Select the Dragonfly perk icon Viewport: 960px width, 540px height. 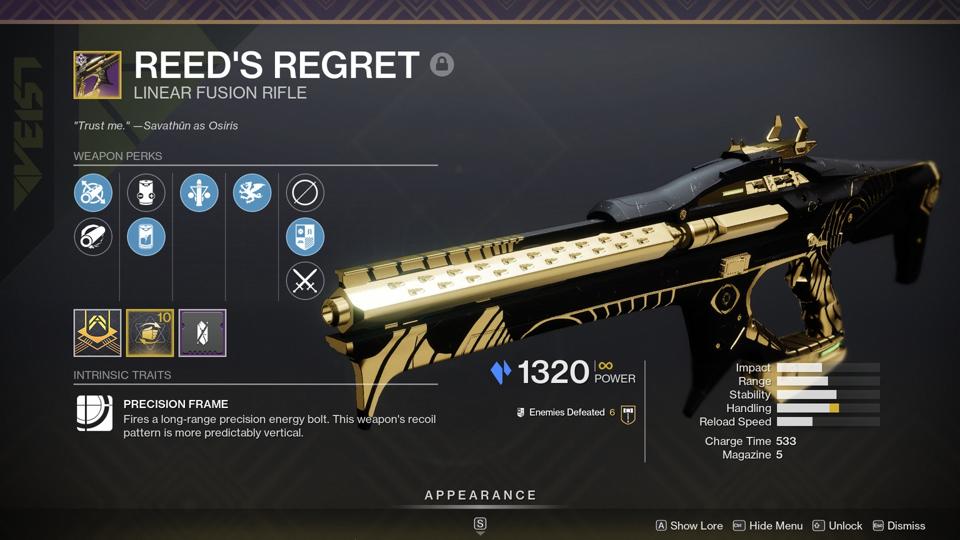tap(252, 193)
